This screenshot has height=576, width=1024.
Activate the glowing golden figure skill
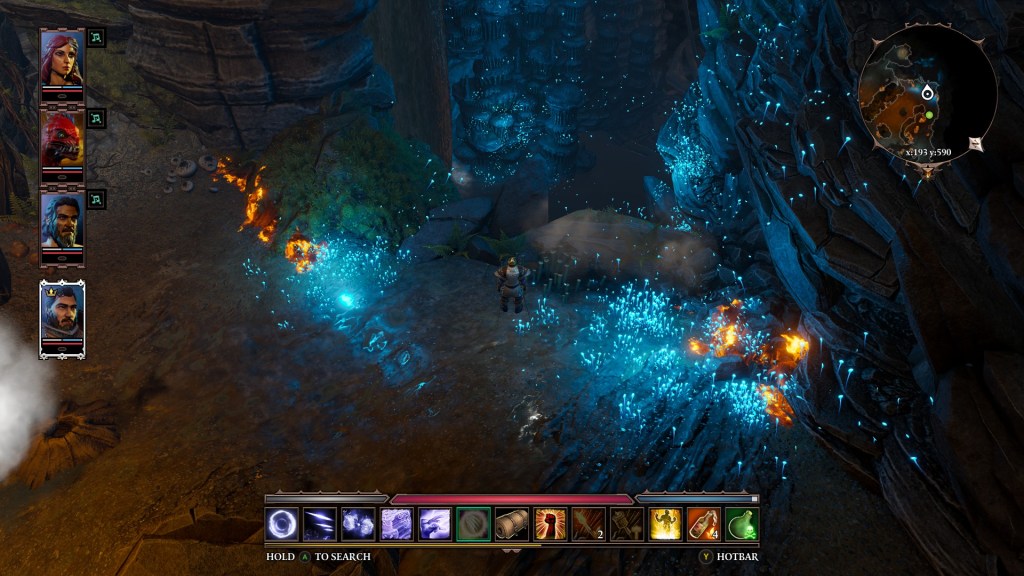tap(665, 524)
